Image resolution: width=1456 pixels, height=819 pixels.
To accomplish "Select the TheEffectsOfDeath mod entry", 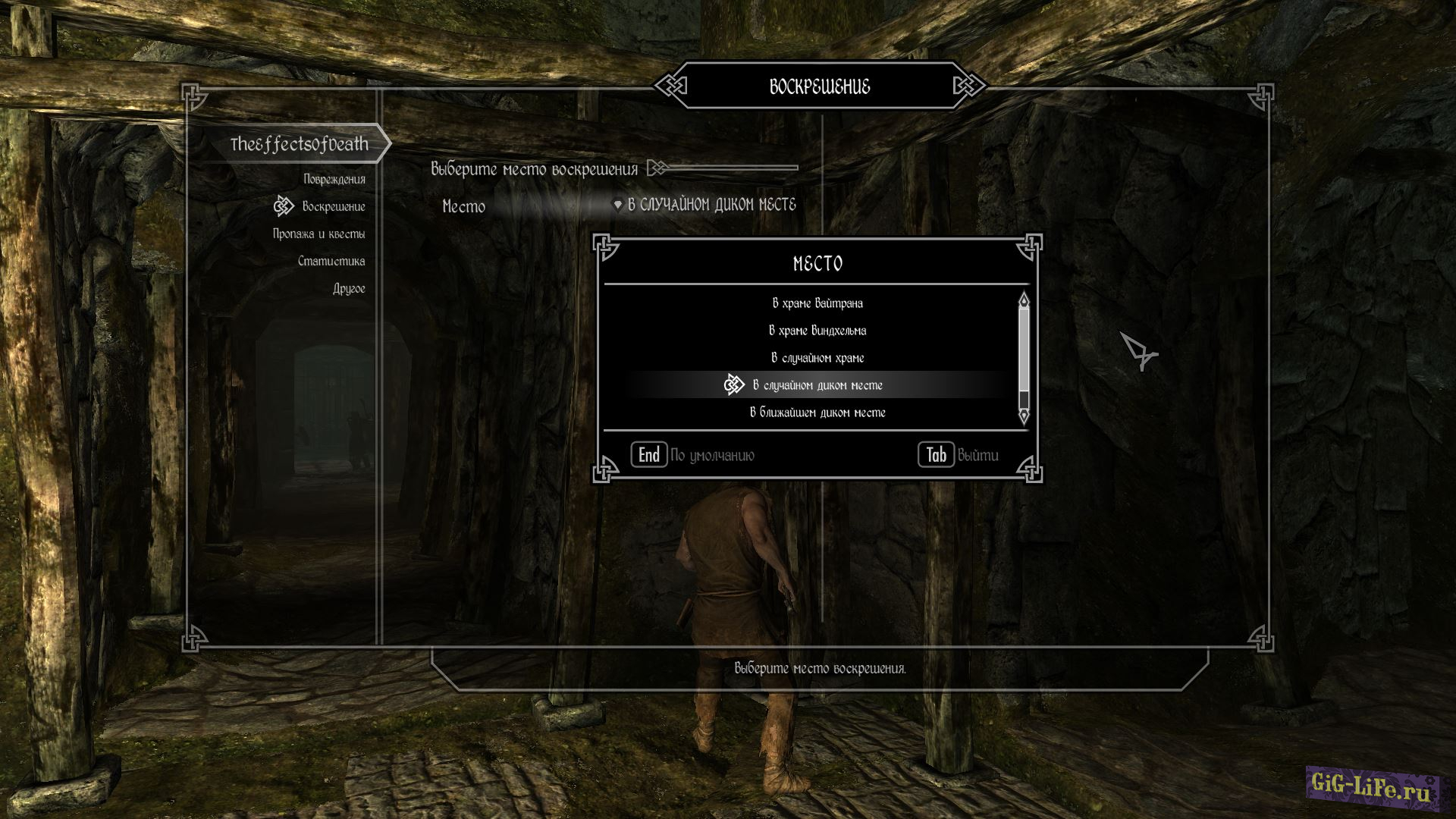I will (299, 144).
